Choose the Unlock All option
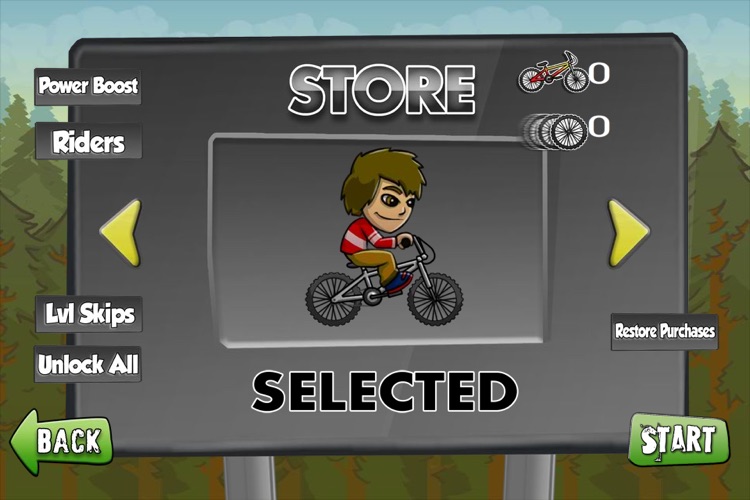The width and height of the screenshot is (750, 500). click(88, 364)
